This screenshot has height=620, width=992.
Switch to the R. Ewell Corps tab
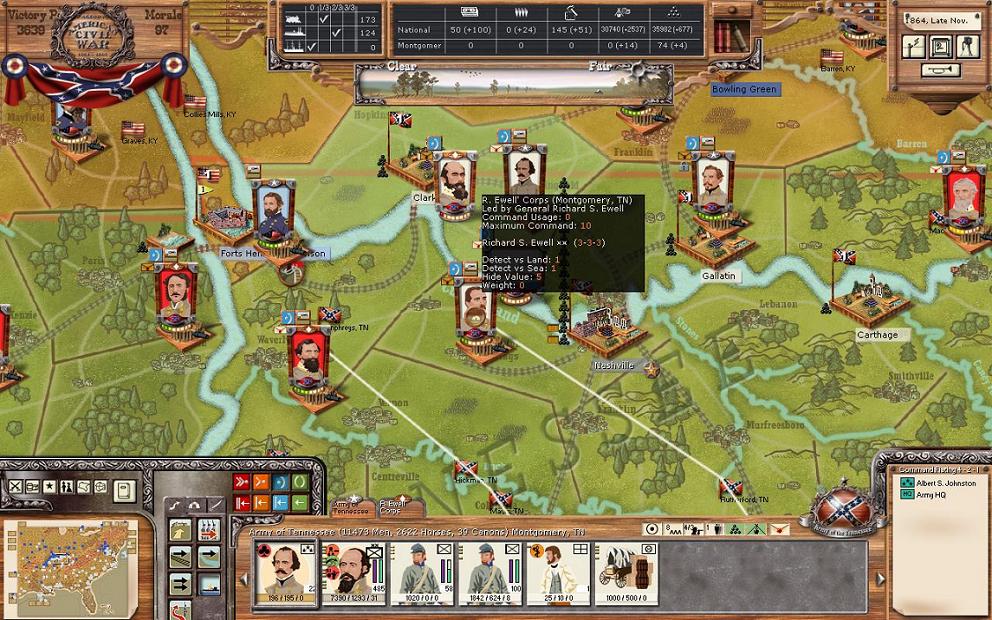tap(393, 507)
